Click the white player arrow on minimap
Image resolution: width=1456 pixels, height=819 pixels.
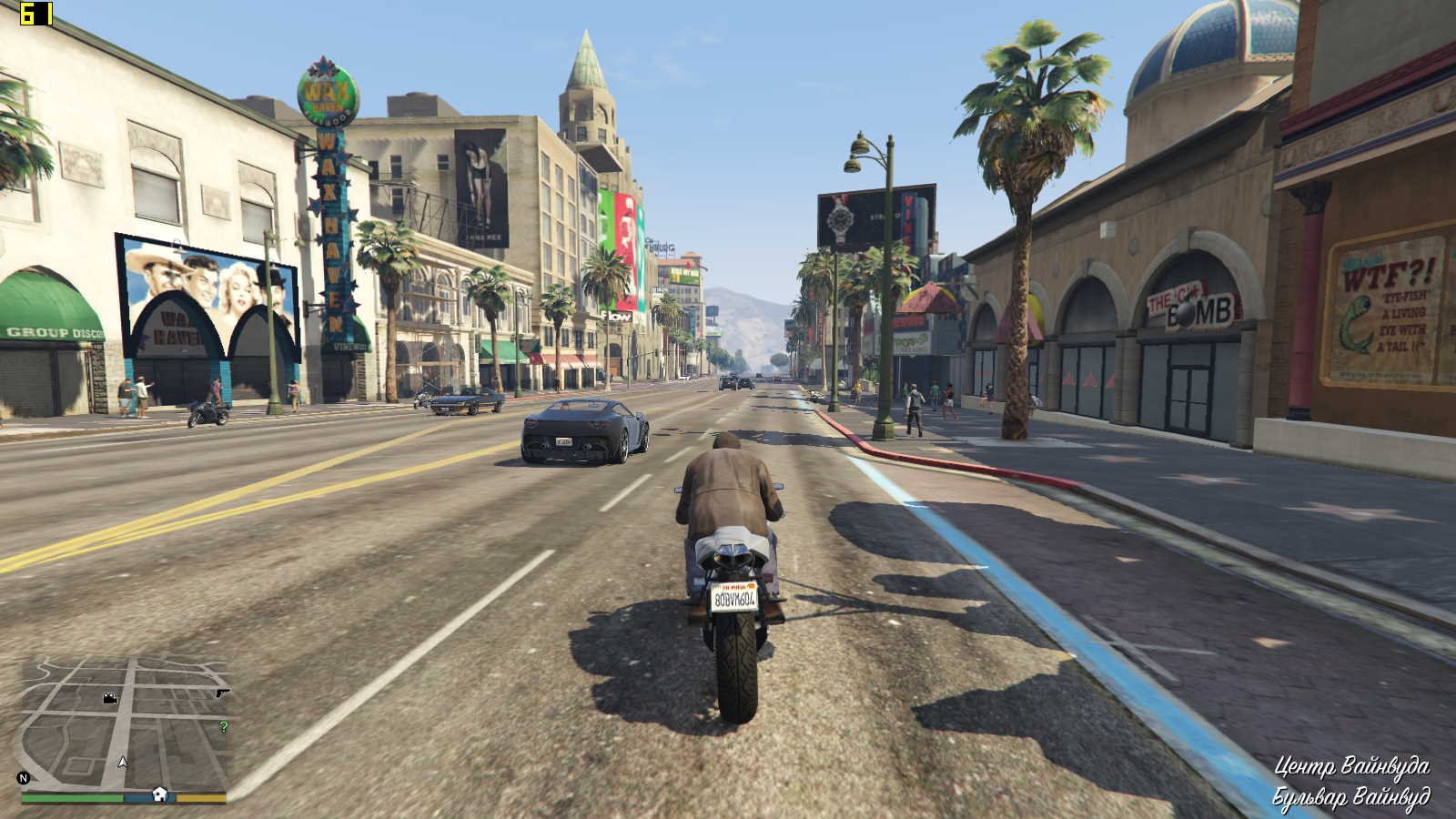click(x=123, y=762)
